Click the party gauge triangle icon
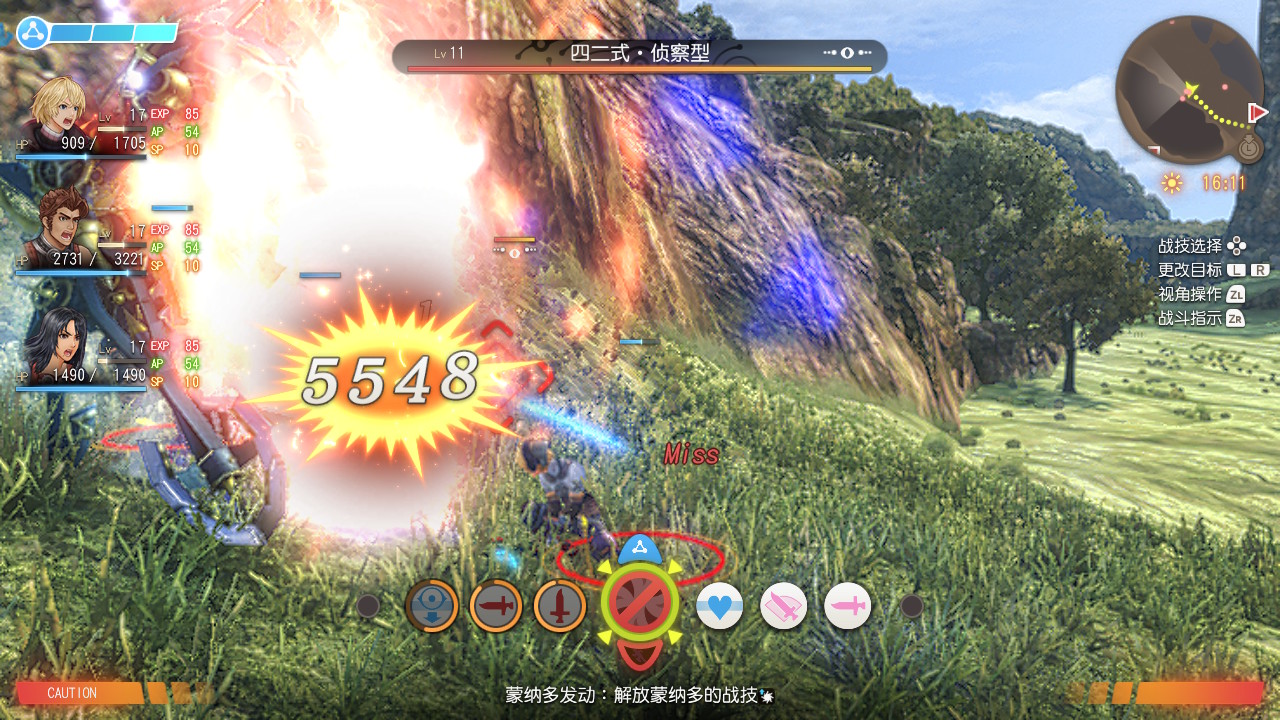 tap(33, 32)
